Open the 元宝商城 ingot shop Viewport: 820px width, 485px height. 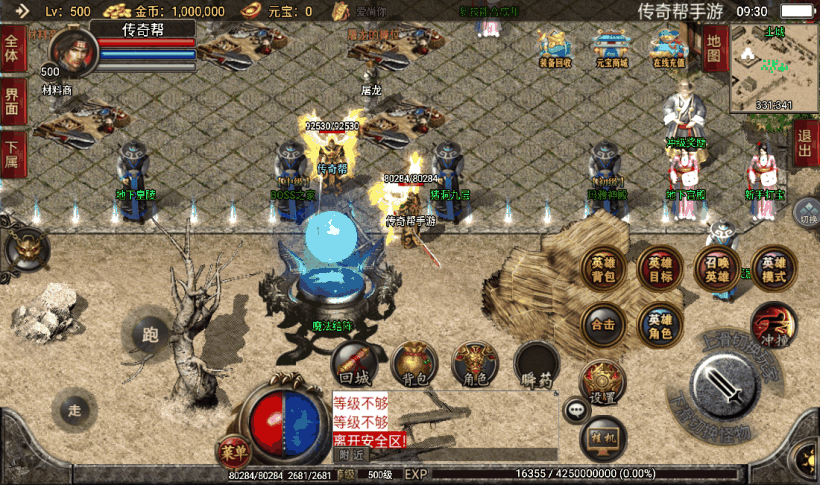(x=611, y=47)
